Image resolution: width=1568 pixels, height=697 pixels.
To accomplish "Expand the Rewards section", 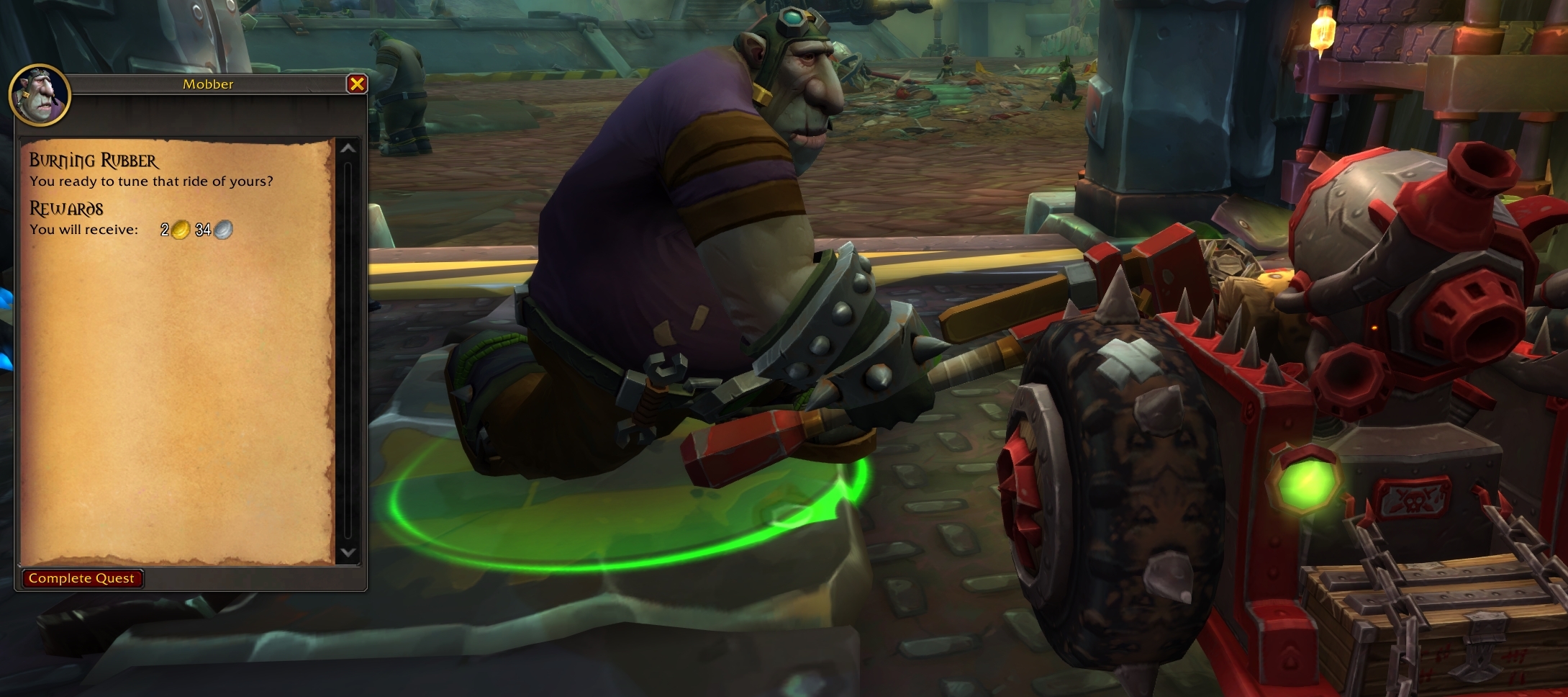I will pos(66,210).
